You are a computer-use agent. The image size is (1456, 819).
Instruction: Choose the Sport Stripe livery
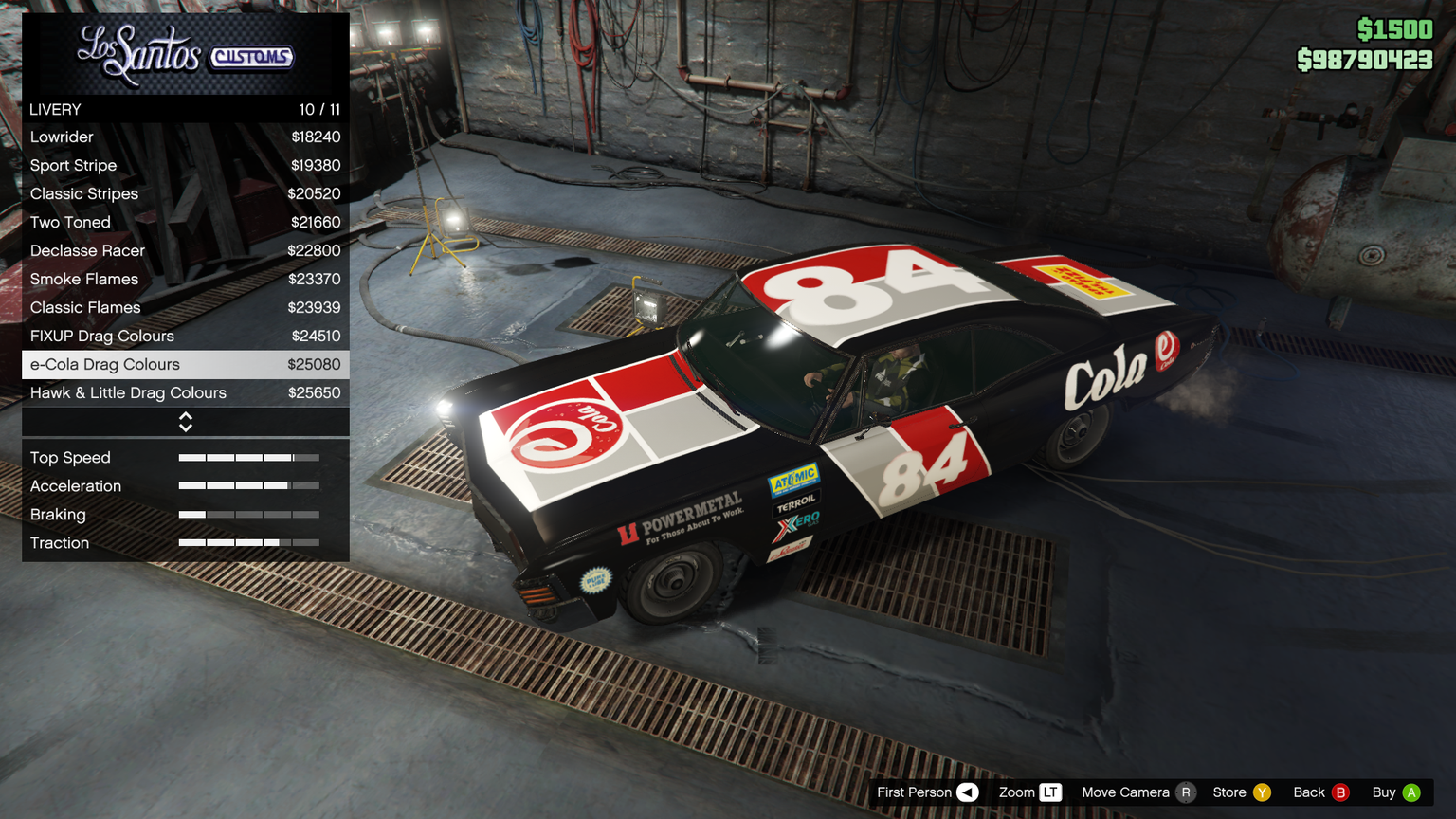[185, 166]
